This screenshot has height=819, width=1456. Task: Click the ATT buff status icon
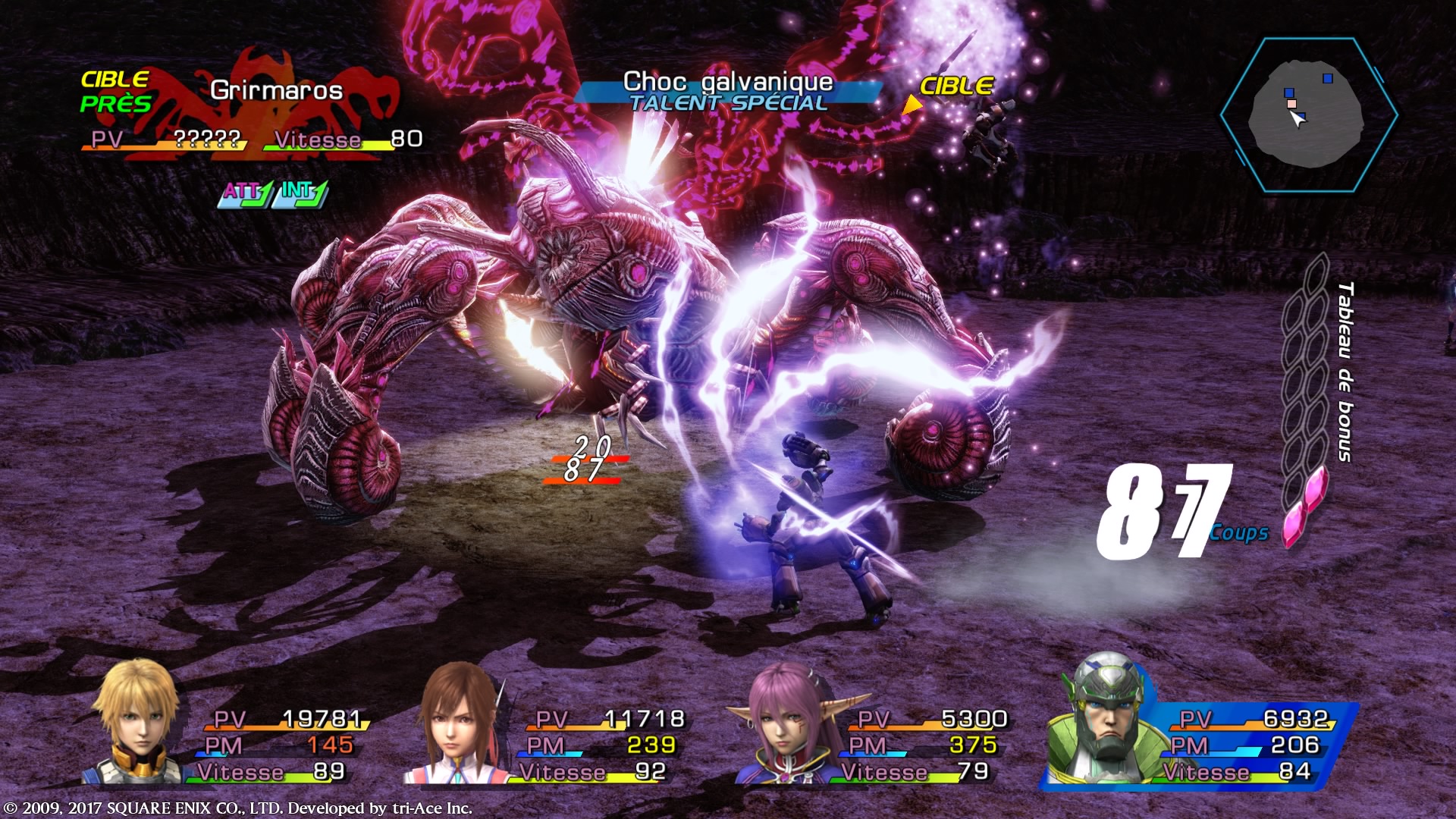coord(246,193)
